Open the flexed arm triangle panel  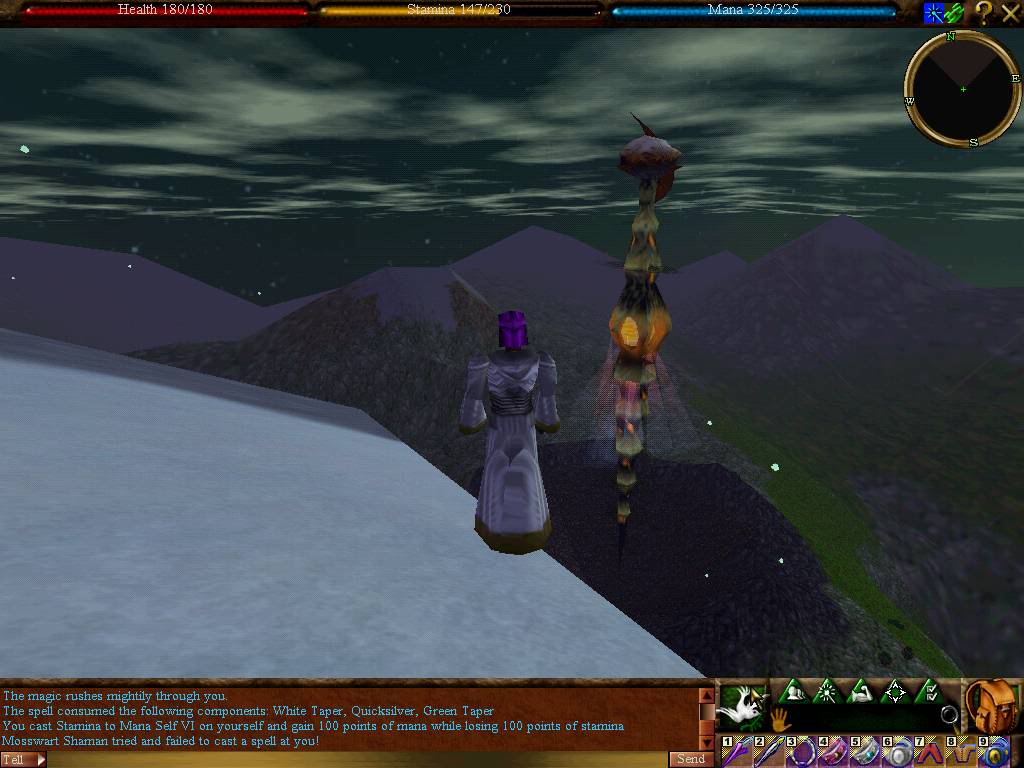pos(861,691)
